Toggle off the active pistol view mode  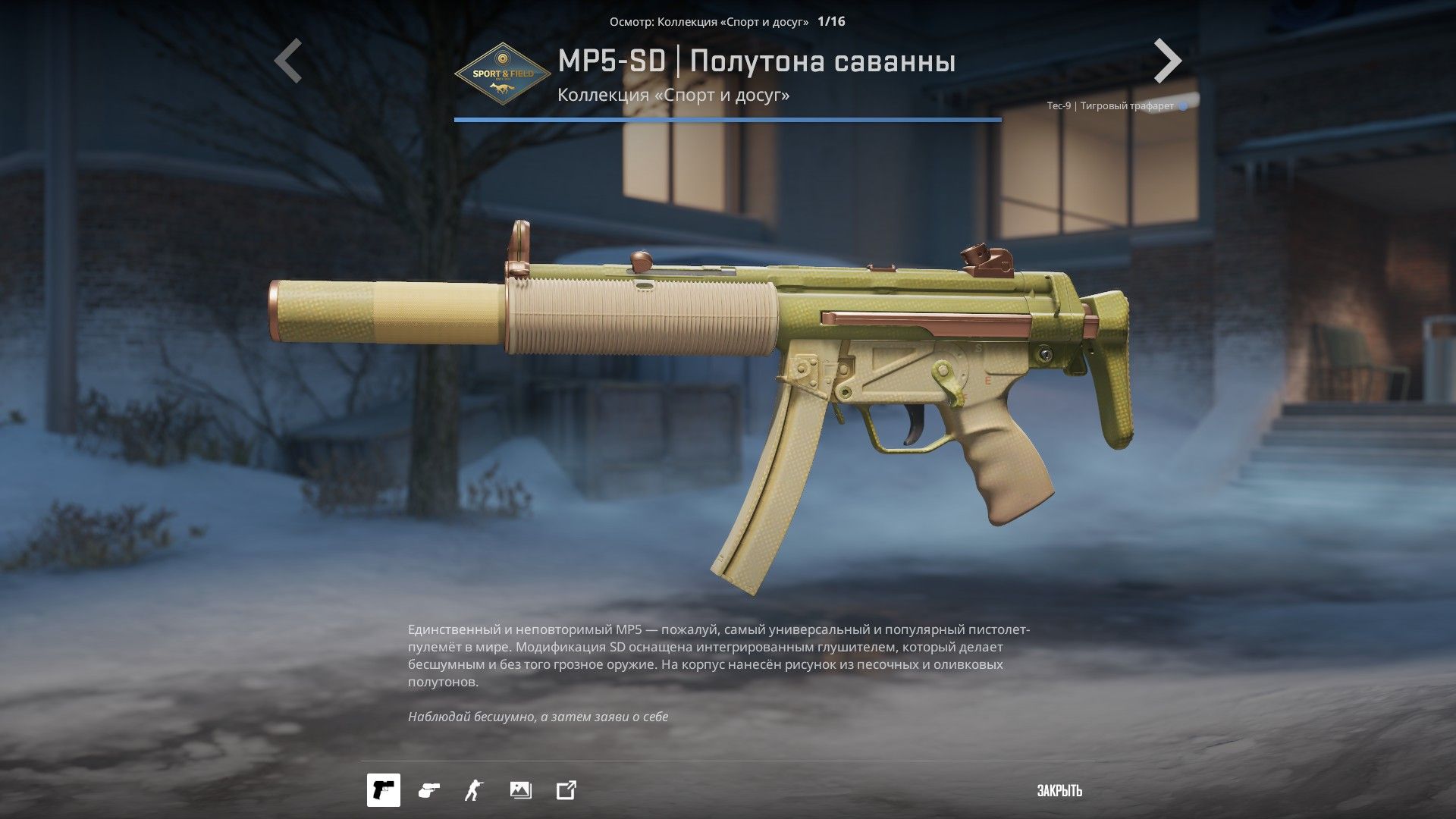(384, 791)
